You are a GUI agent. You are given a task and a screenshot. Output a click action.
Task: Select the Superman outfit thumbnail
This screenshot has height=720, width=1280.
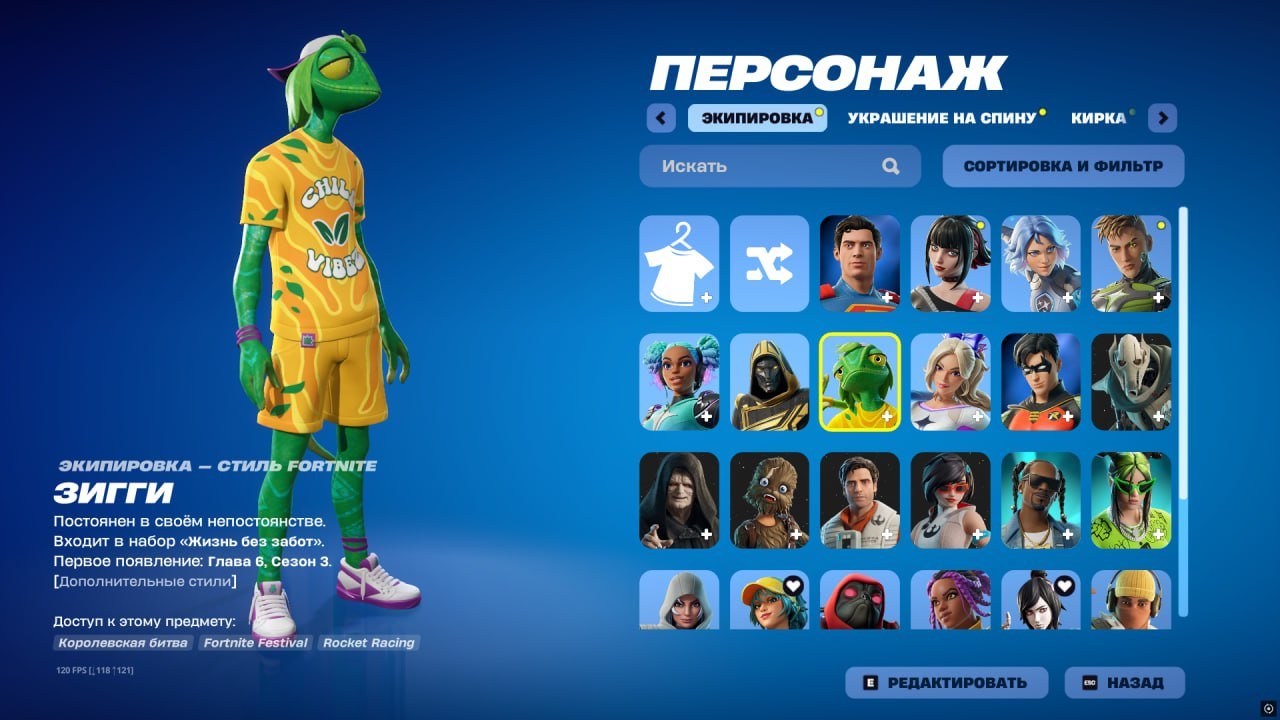point(859,263)
